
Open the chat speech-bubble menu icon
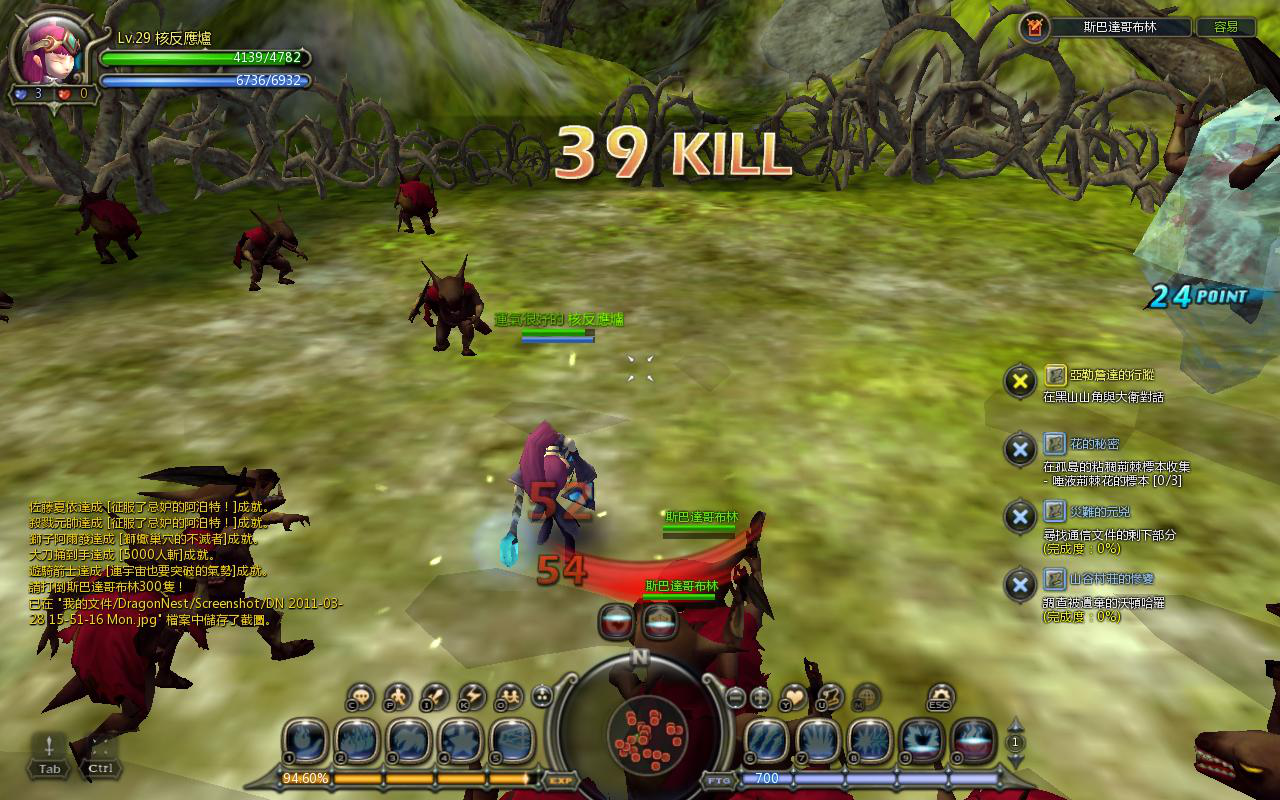click(360, 696)
